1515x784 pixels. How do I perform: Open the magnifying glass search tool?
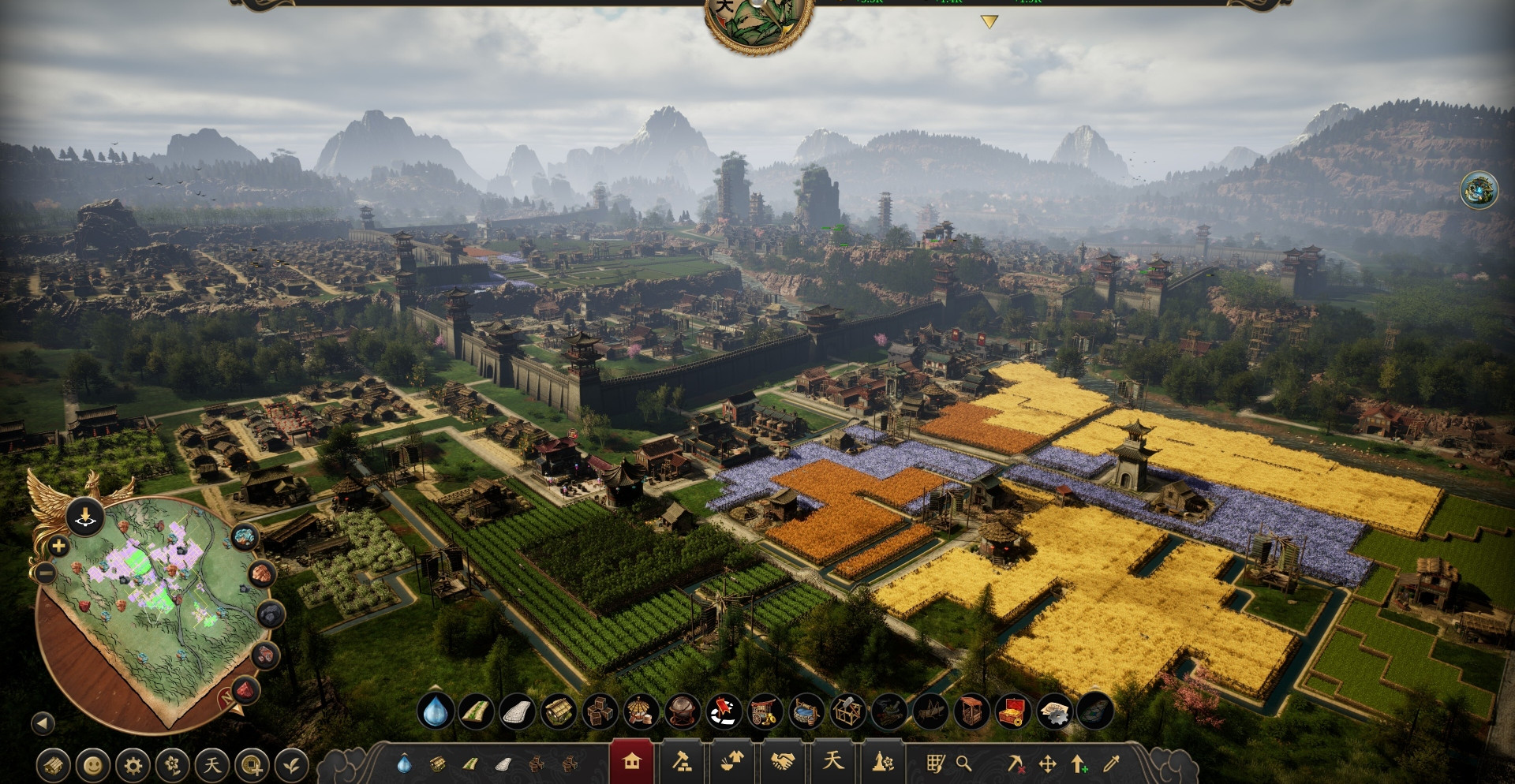963,763
